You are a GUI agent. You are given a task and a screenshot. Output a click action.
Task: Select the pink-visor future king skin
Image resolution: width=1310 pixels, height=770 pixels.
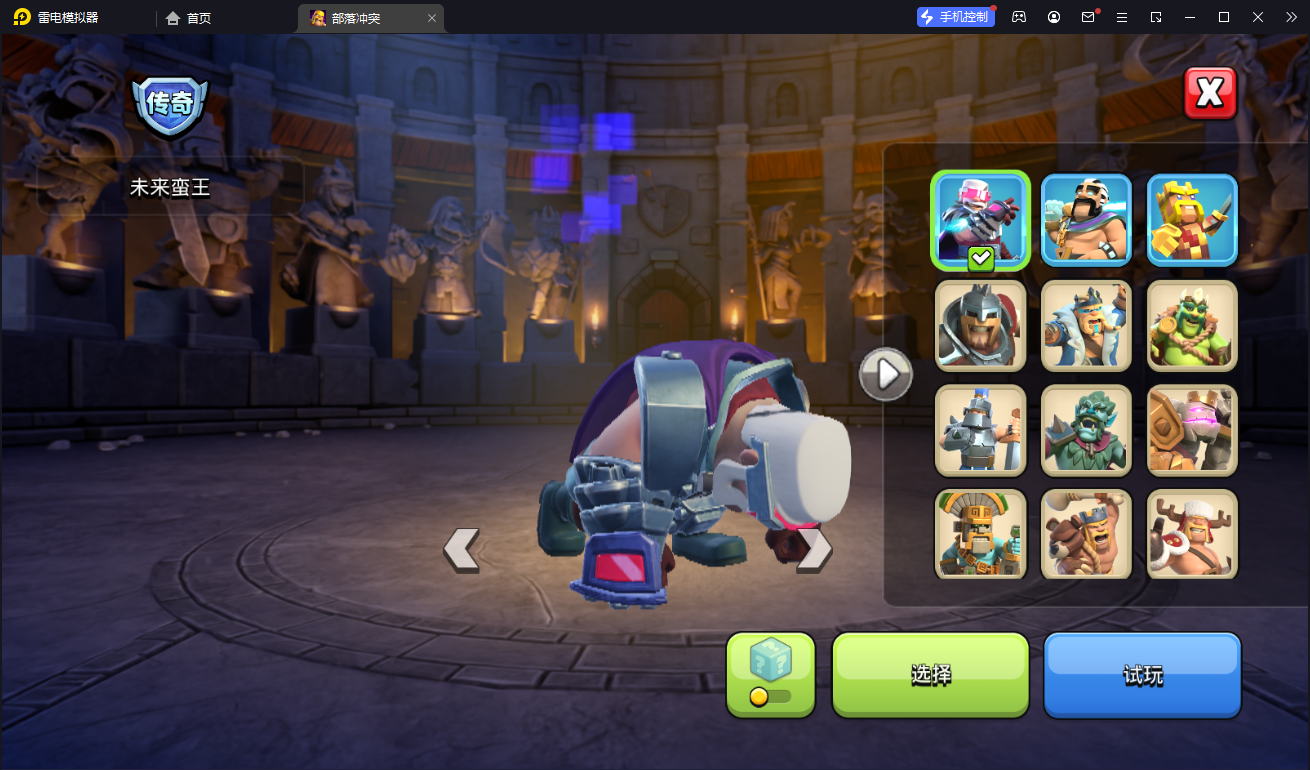pyautogui.click(x=980, y=220)
